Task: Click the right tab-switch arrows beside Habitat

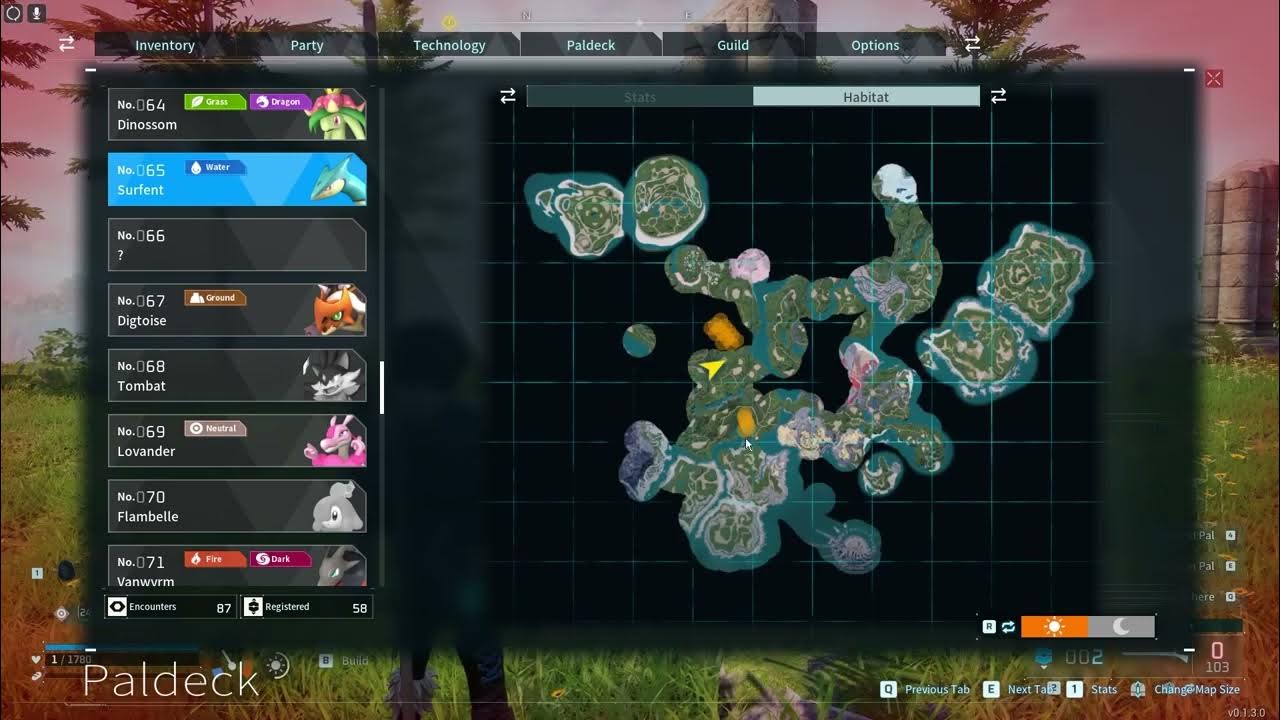Action: point(998,96)
